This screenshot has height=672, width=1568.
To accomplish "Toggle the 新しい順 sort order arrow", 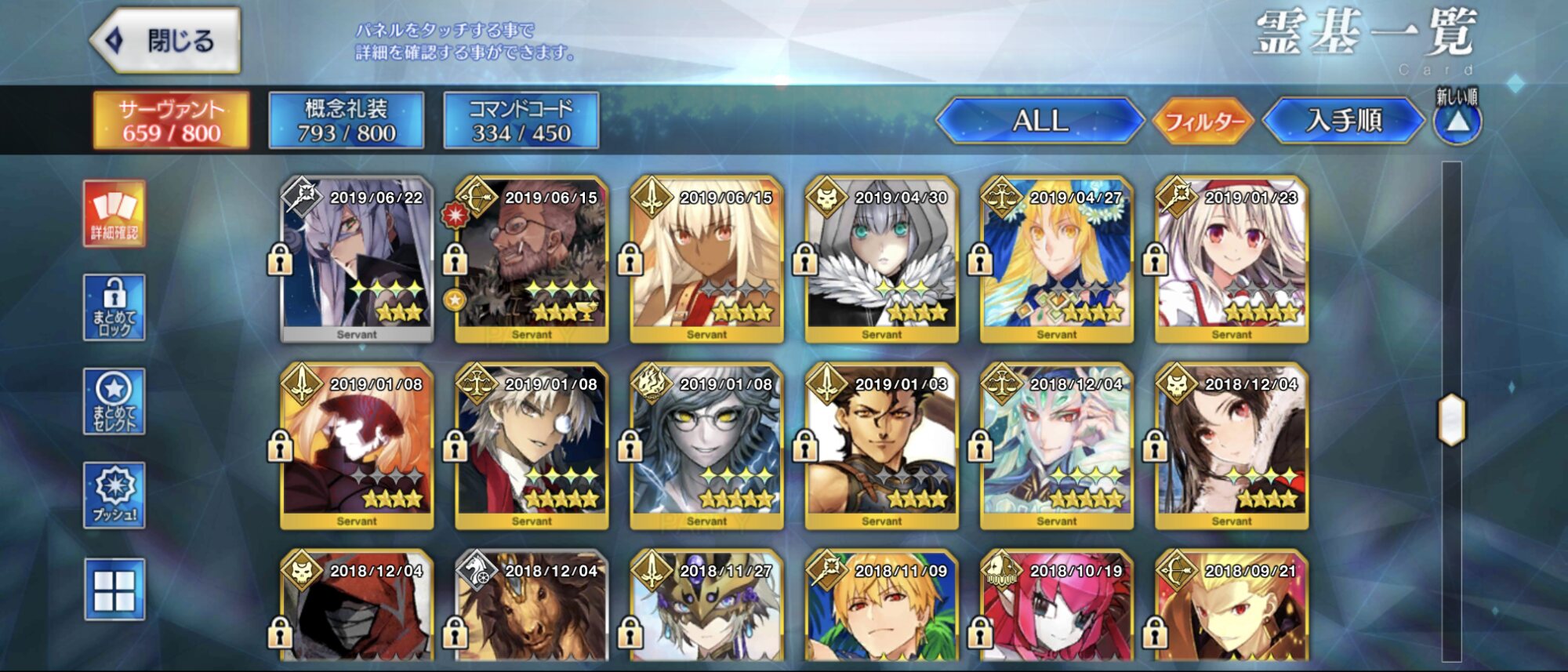I will (1457, 121).
